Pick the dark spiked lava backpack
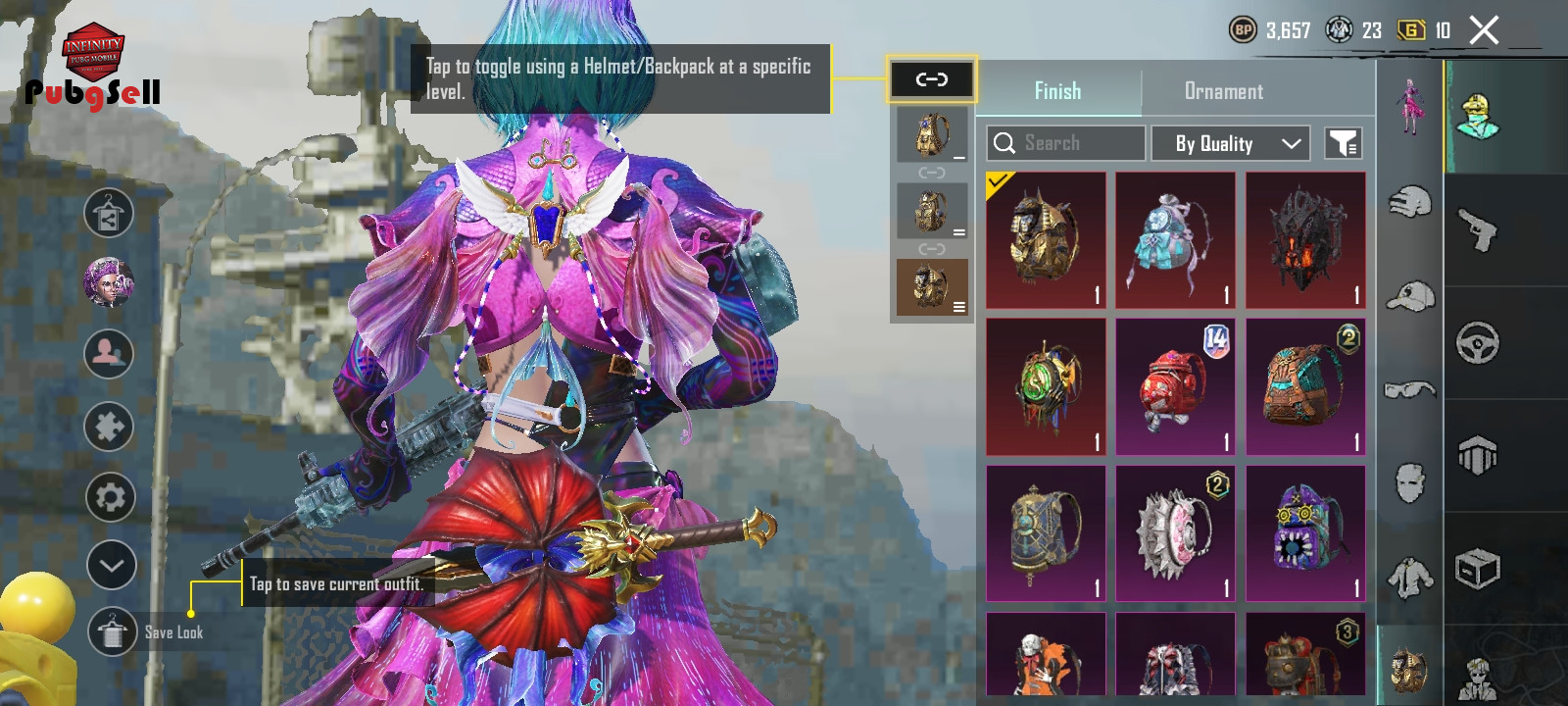Image resolution: width=1568 pixels, height=706 pixels. pos(1305,240)
